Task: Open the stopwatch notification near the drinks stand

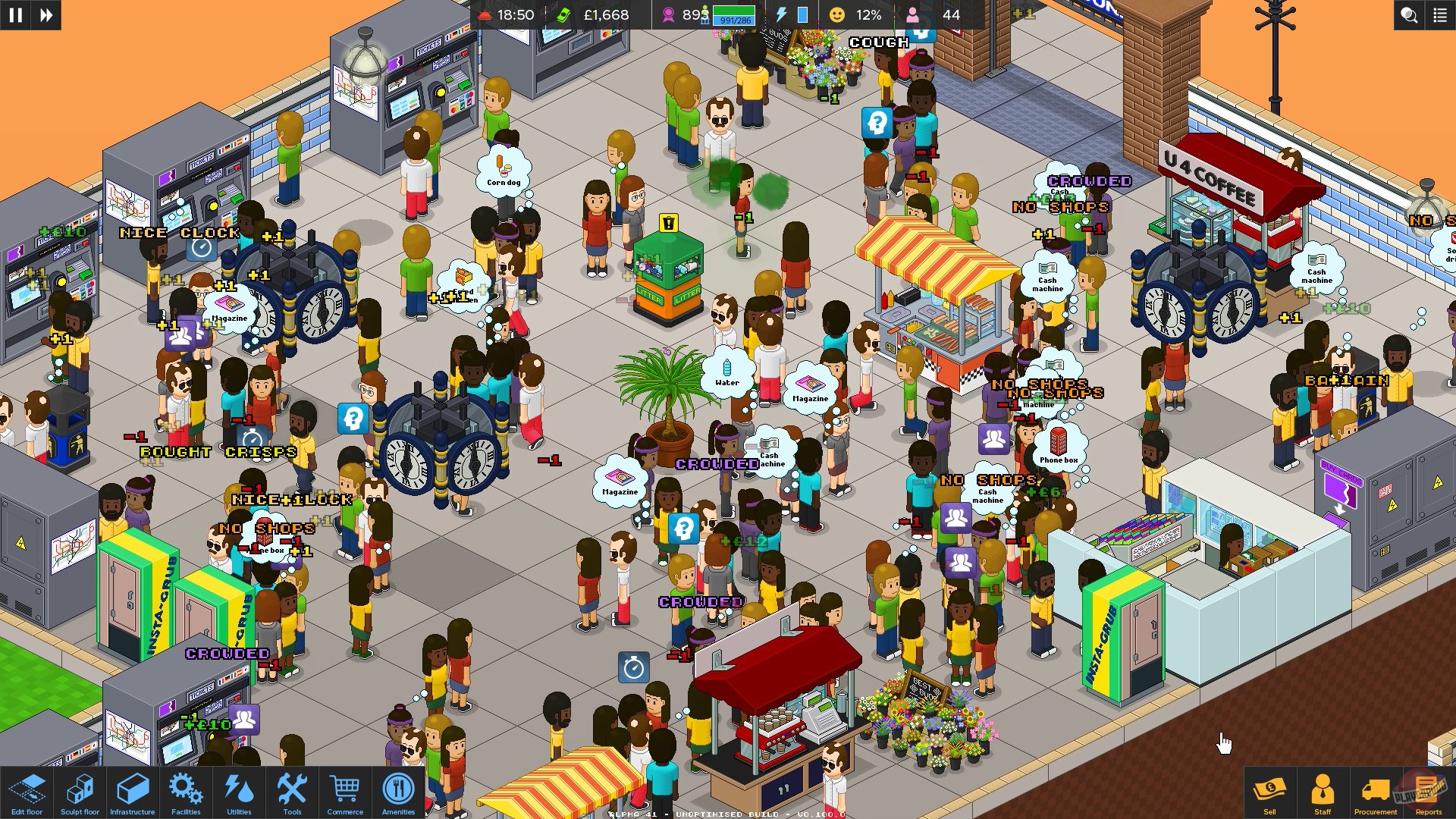Action: click(633, 668)
